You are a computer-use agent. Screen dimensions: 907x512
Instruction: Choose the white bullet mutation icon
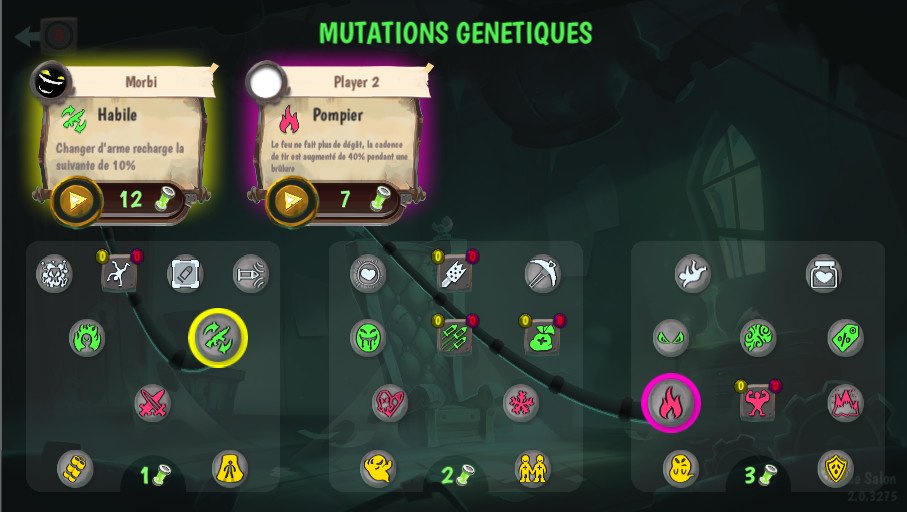(185, 273)
